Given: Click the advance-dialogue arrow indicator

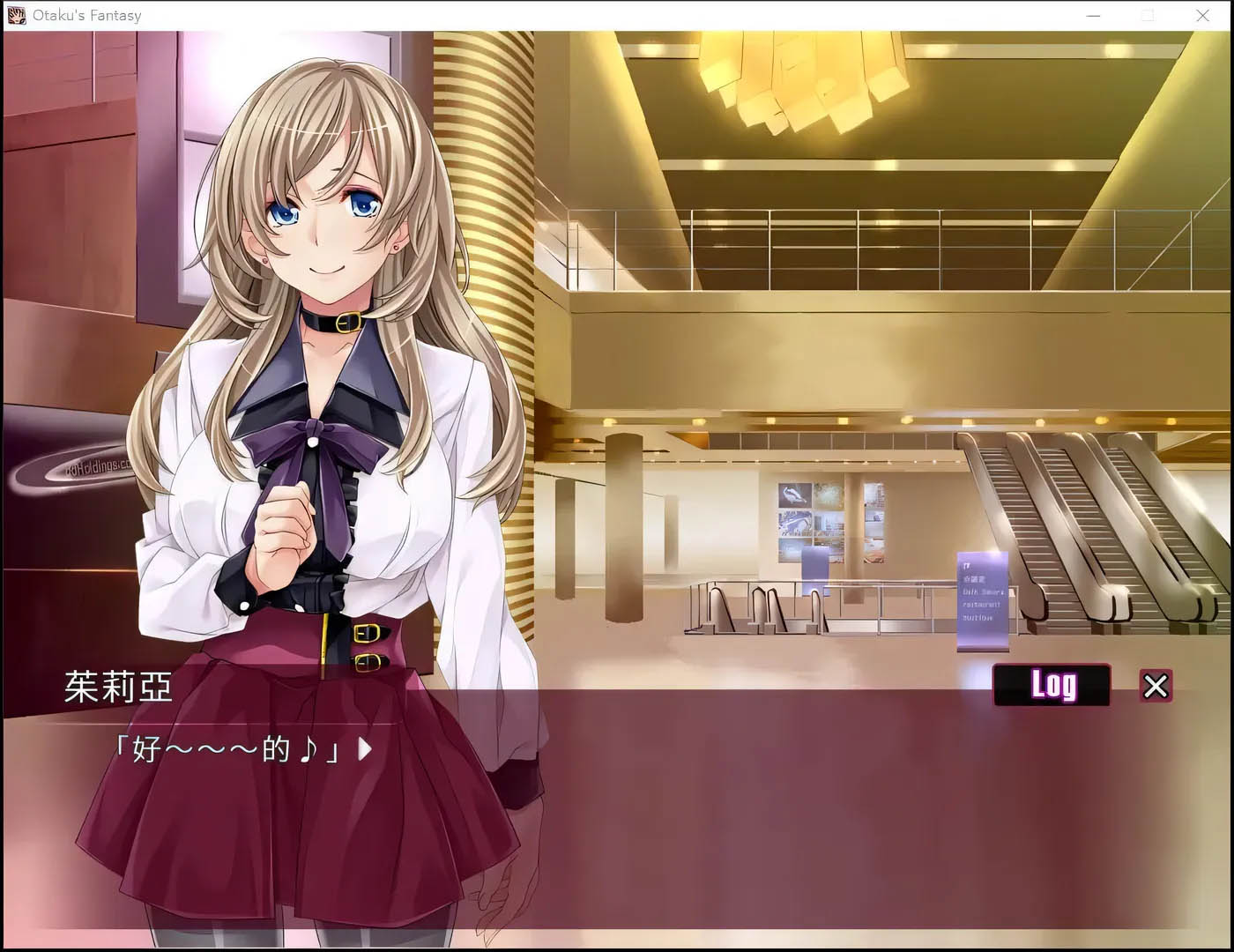Looking at the screenshot, I should [x=362, y=750].
